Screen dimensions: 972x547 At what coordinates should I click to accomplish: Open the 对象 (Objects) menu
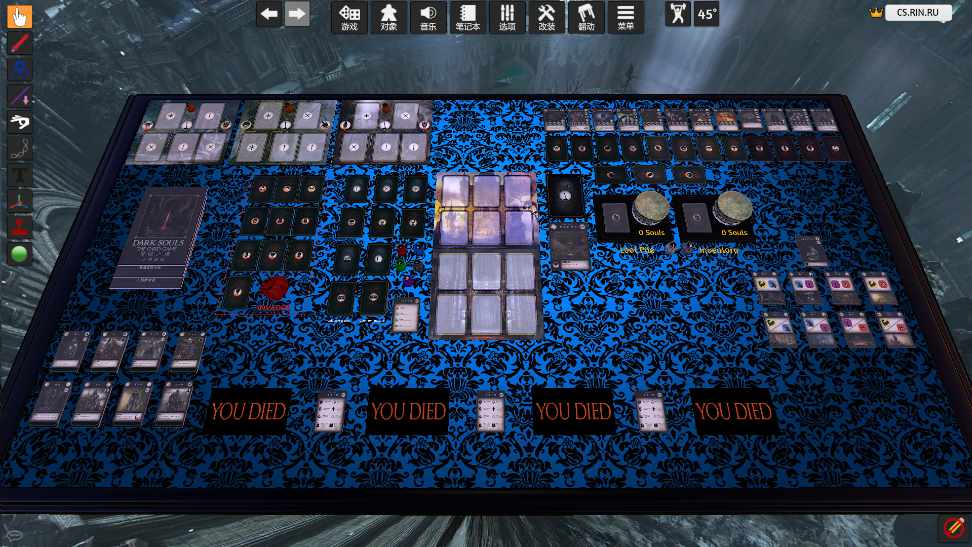click(x=388, y=16)
